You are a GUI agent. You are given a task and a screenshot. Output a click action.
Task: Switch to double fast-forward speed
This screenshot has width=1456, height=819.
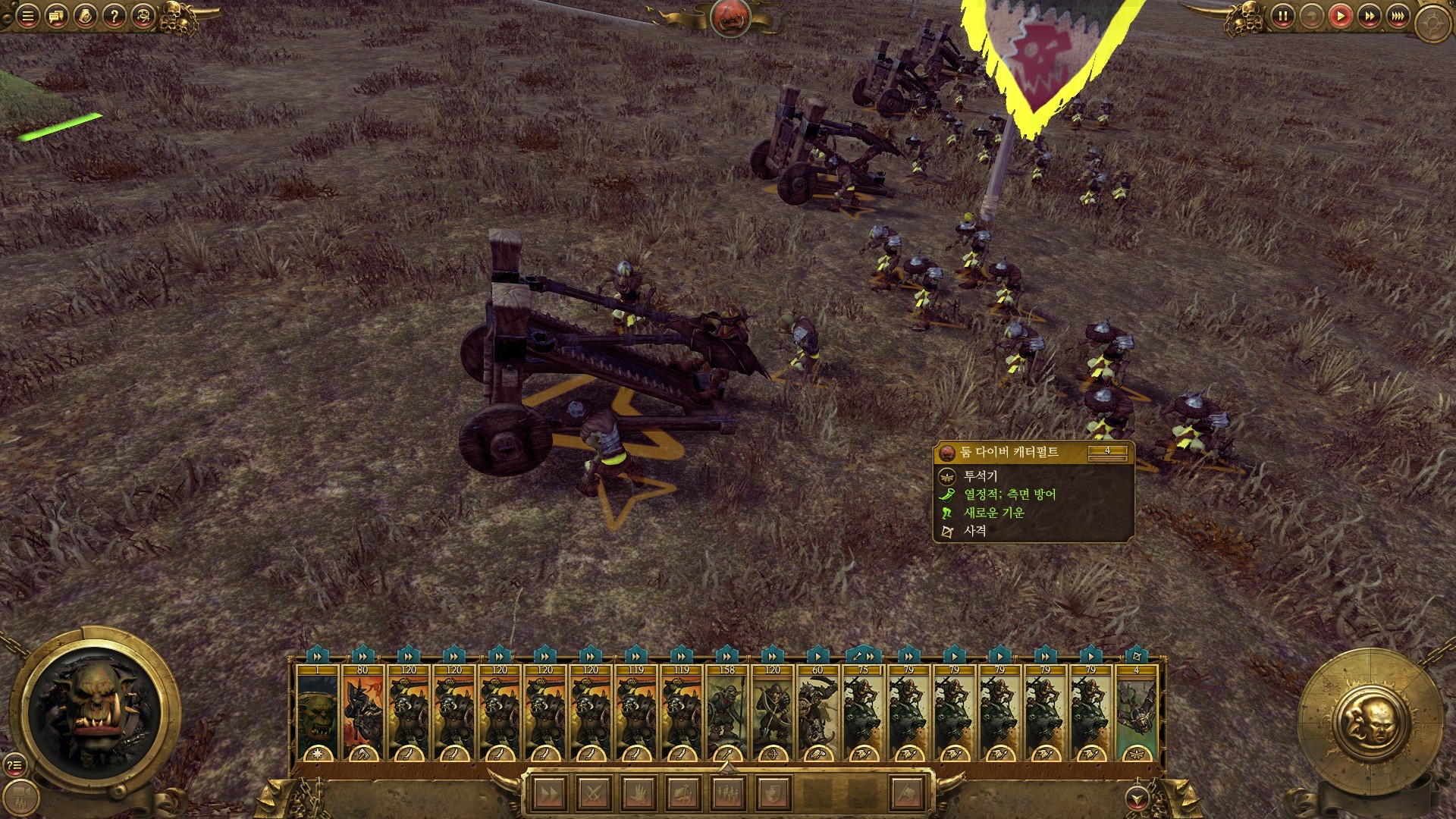(1369, 15)
